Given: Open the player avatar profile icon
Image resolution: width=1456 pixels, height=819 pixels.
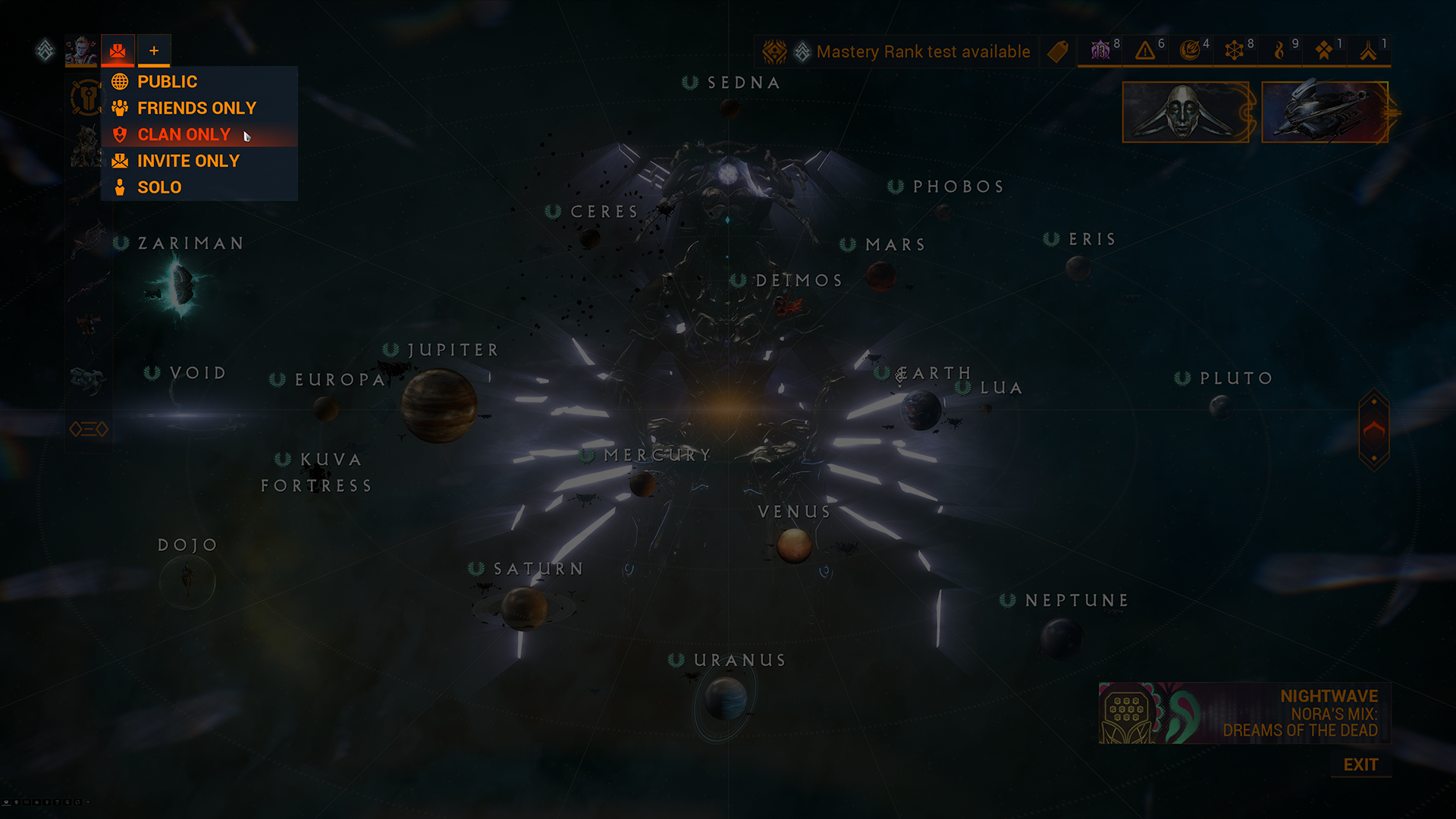Looking at the screenshot, I should point(81,51).
